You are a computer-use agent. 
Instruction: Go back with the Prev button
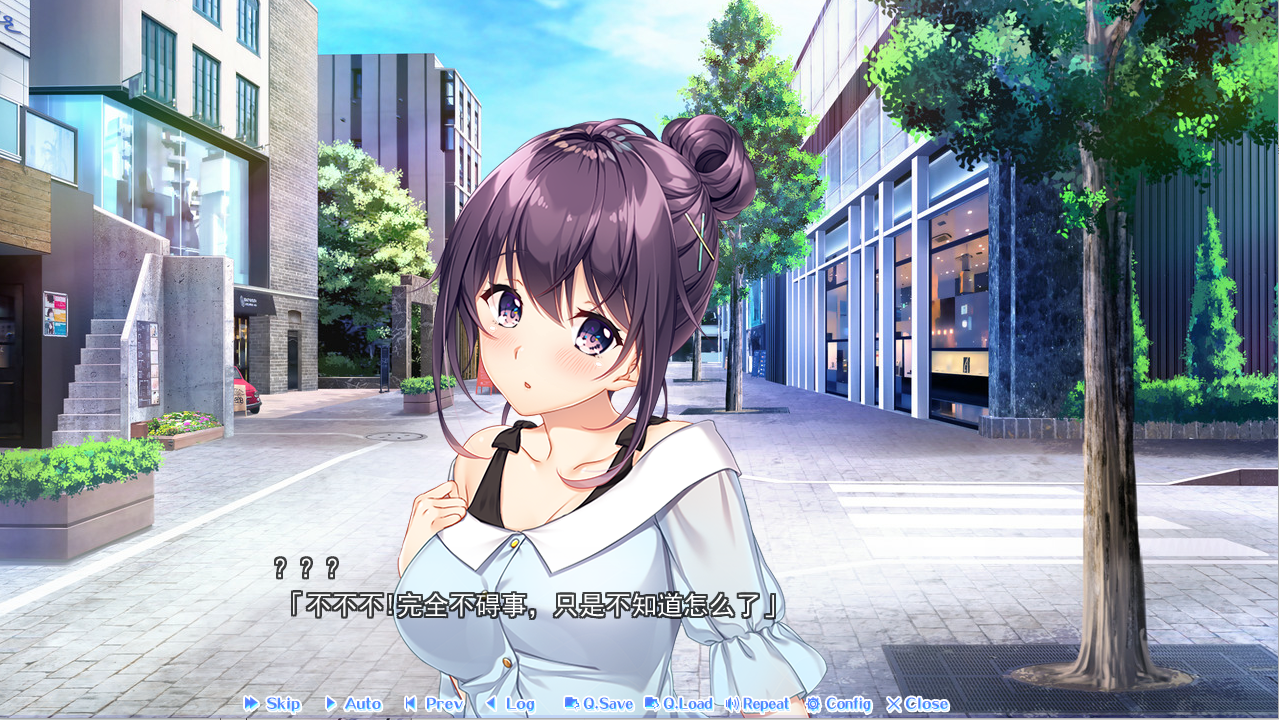(434, 704)
